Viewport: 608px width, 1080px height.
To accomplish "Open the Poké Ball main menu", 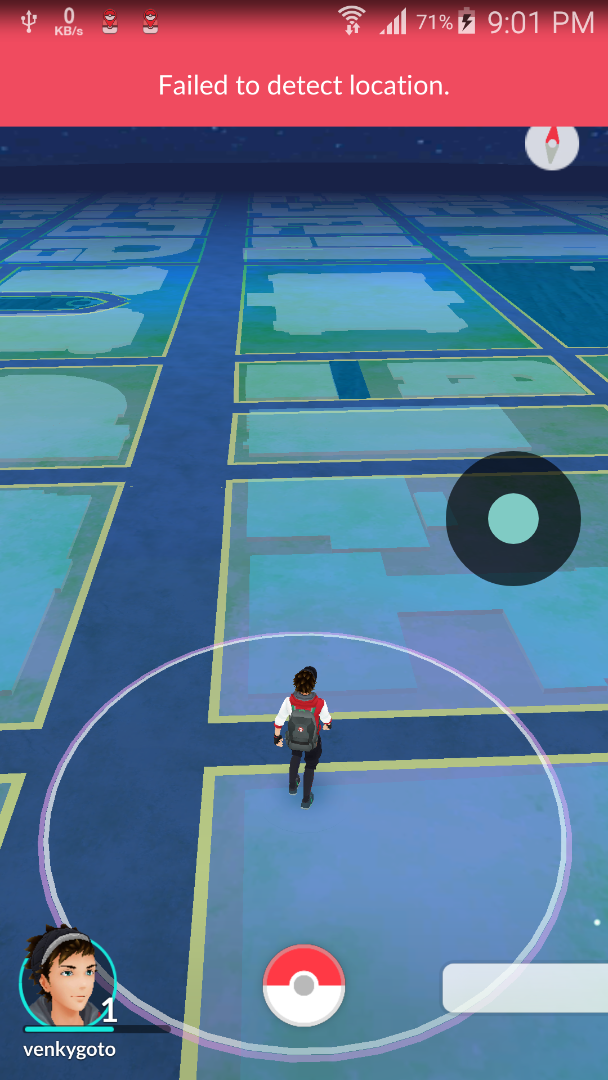I will coord(304,985).
